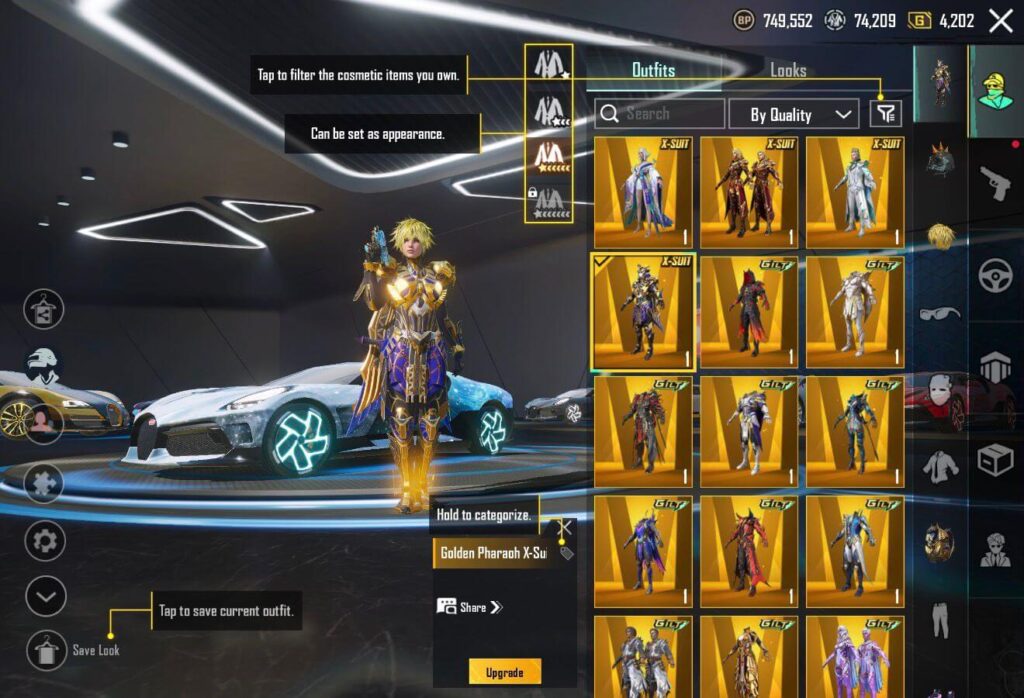Viewport: 1024px width, 698px height.
Task: Open the pistol weapons category
Action: click(x=994, y=184)
